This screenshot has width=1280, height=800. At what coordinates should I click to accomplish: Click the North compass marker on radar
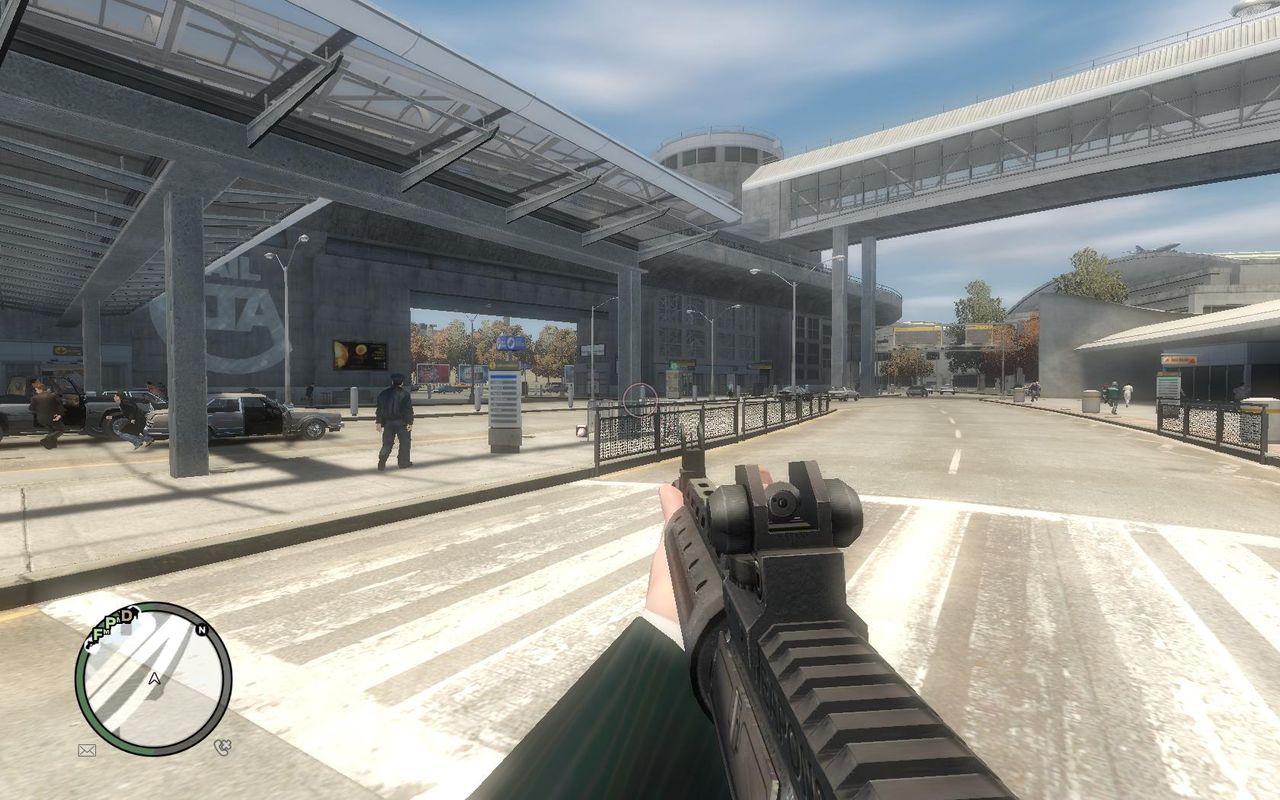202,630
